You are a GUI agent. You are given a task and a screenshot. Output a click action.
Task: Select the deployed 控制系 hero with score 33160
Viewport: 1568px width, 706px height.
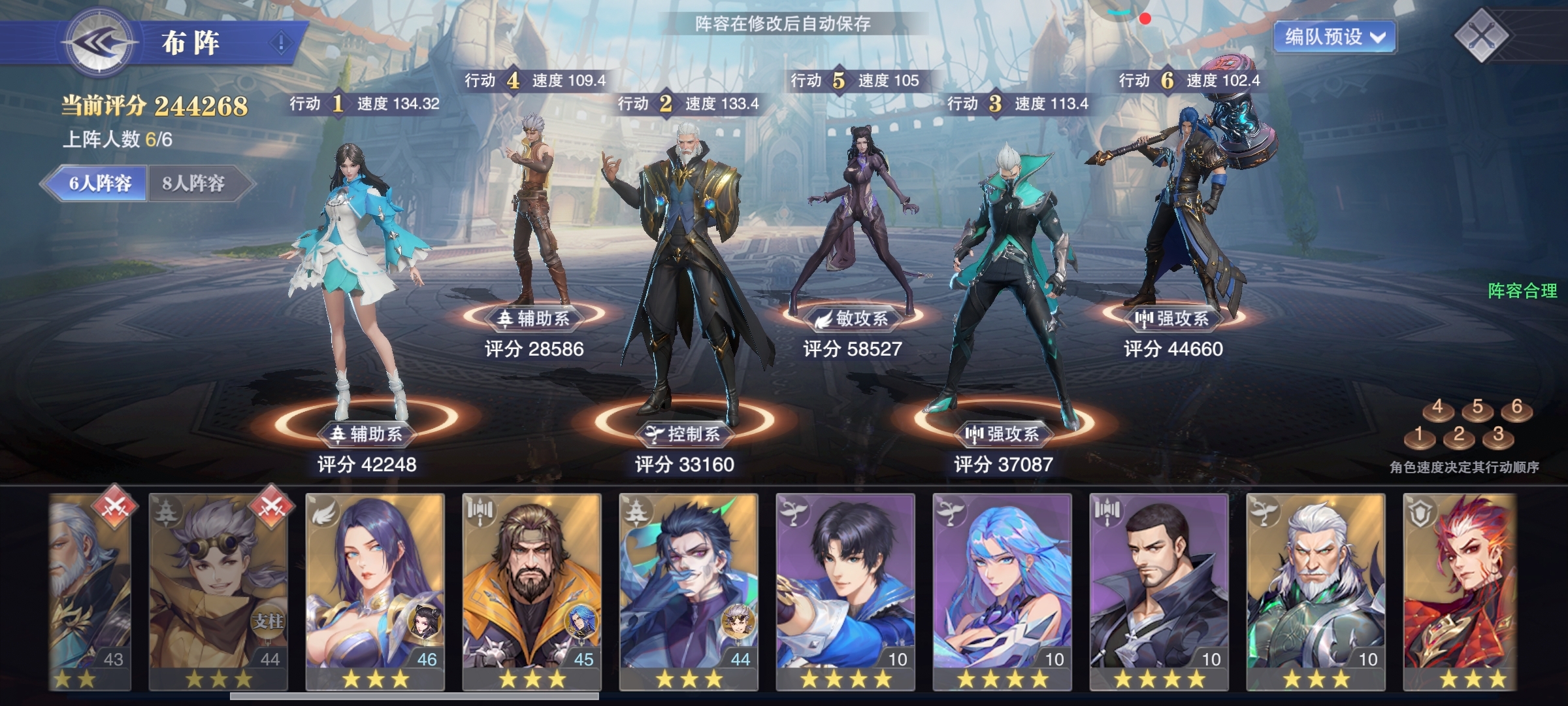coord(685,275)
